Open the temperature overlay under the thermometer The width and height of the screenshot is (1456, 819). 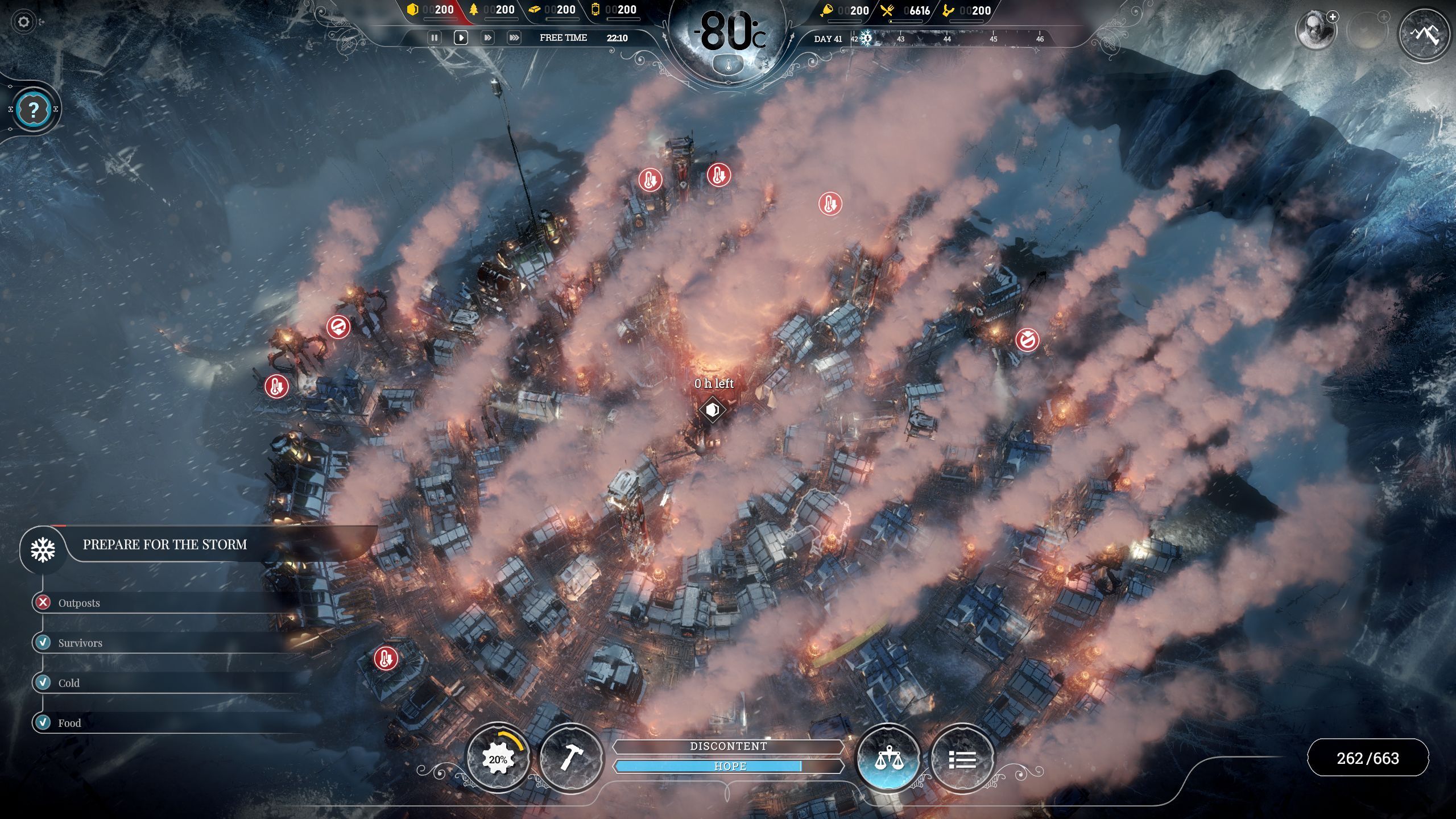click(x=728, y=65)
